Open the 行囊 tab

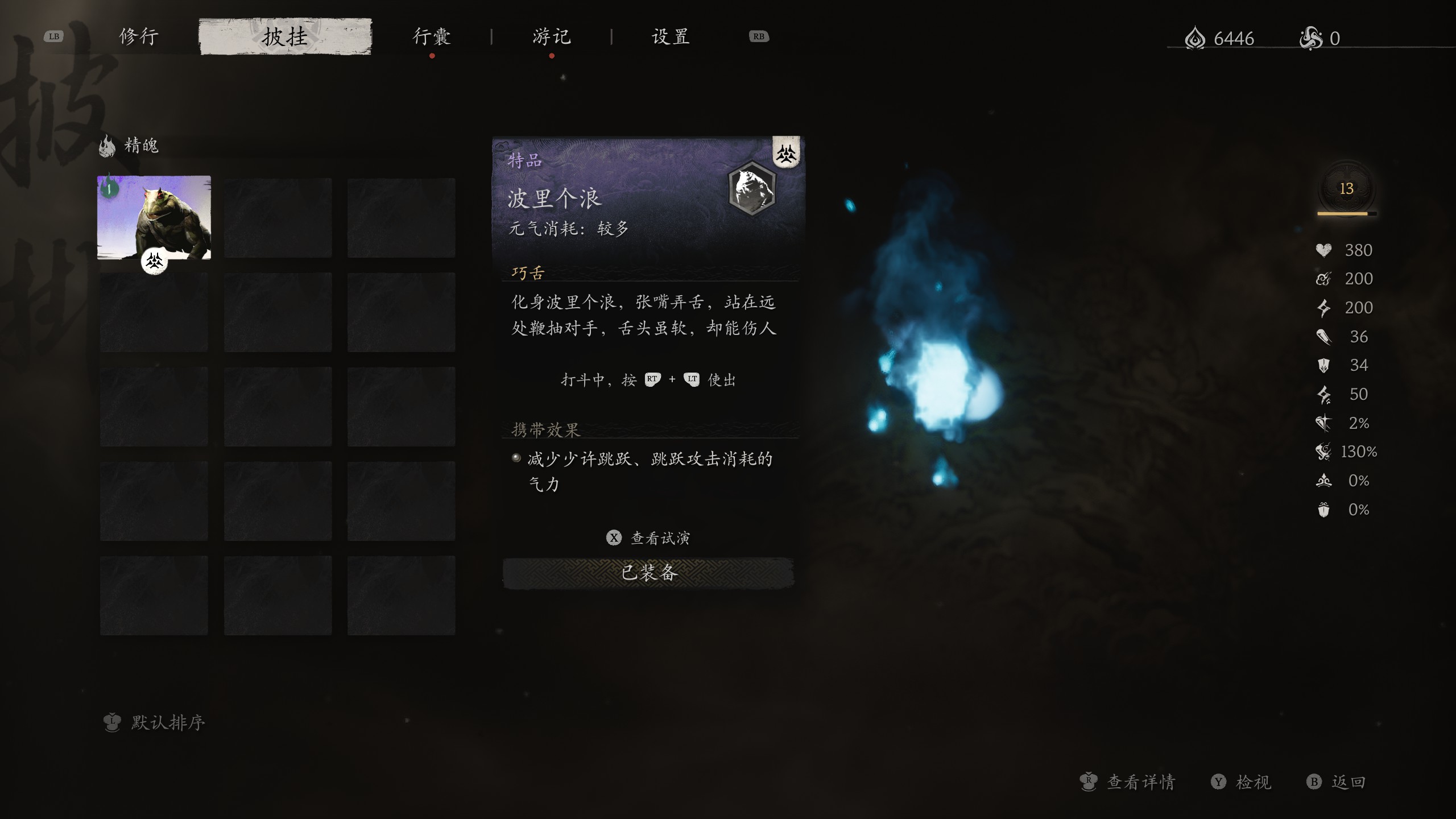point(432,37)
